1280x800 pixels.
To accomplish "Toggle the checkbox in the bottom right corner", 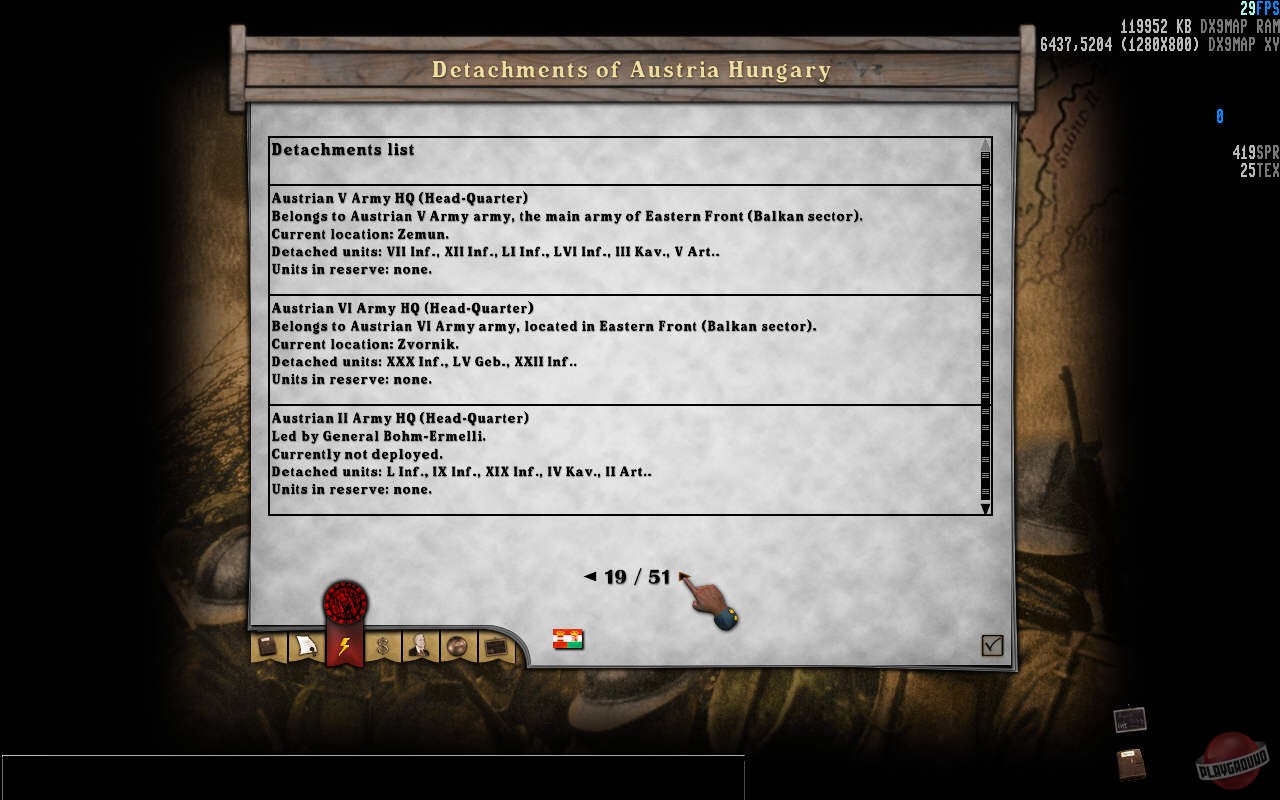I will pyautogui.click(x=991, y=646).
